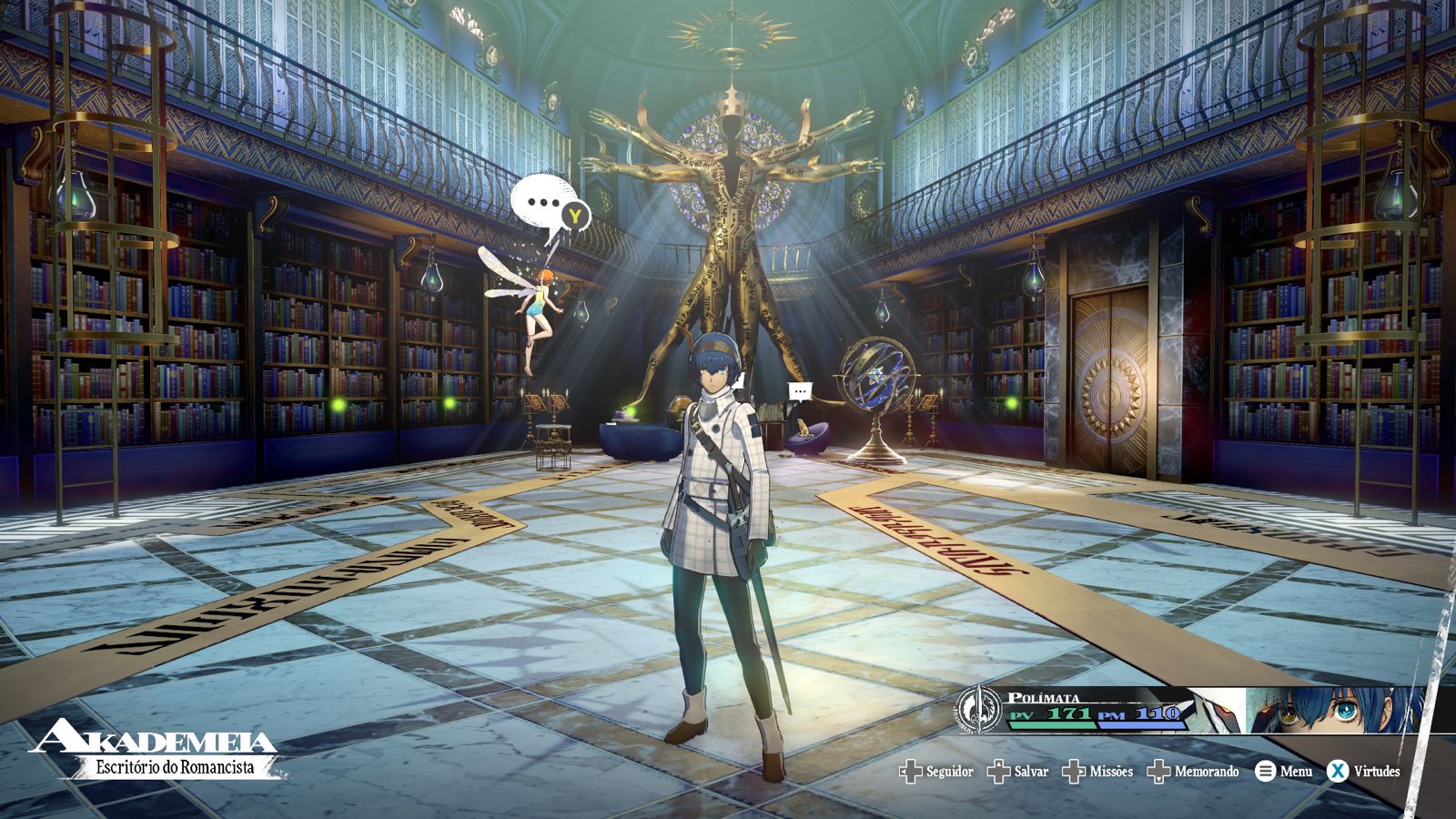Open the Missões list

[x=1099, y=772]
